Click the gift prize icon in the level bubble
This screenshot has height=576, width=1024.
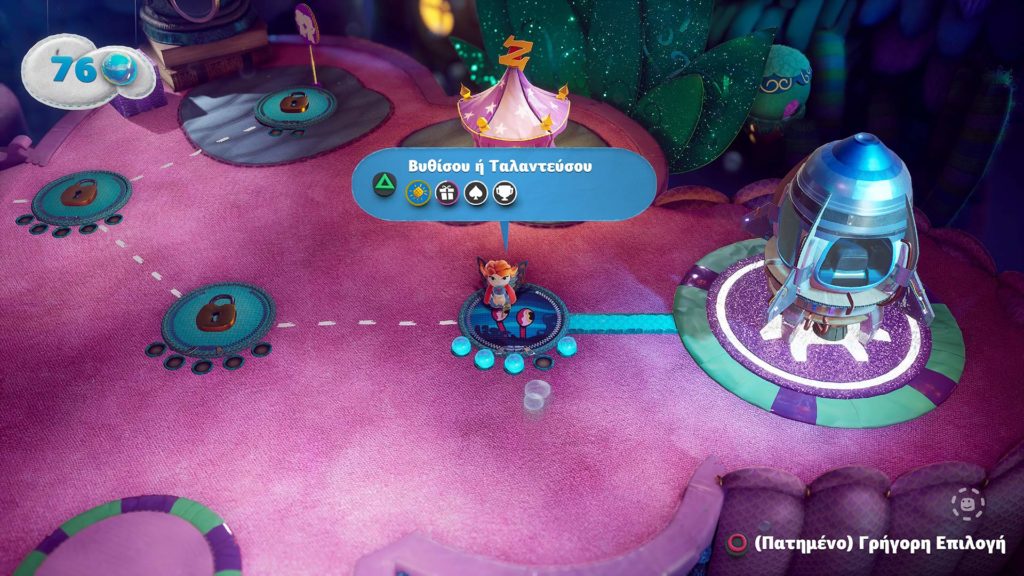[447, 193]
